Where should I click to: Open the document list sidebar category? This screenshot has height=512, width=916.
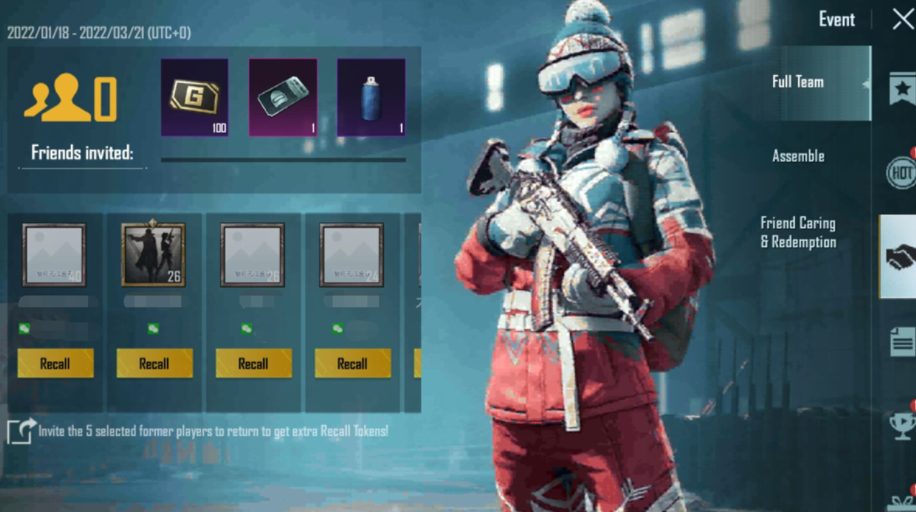(901, 342)
